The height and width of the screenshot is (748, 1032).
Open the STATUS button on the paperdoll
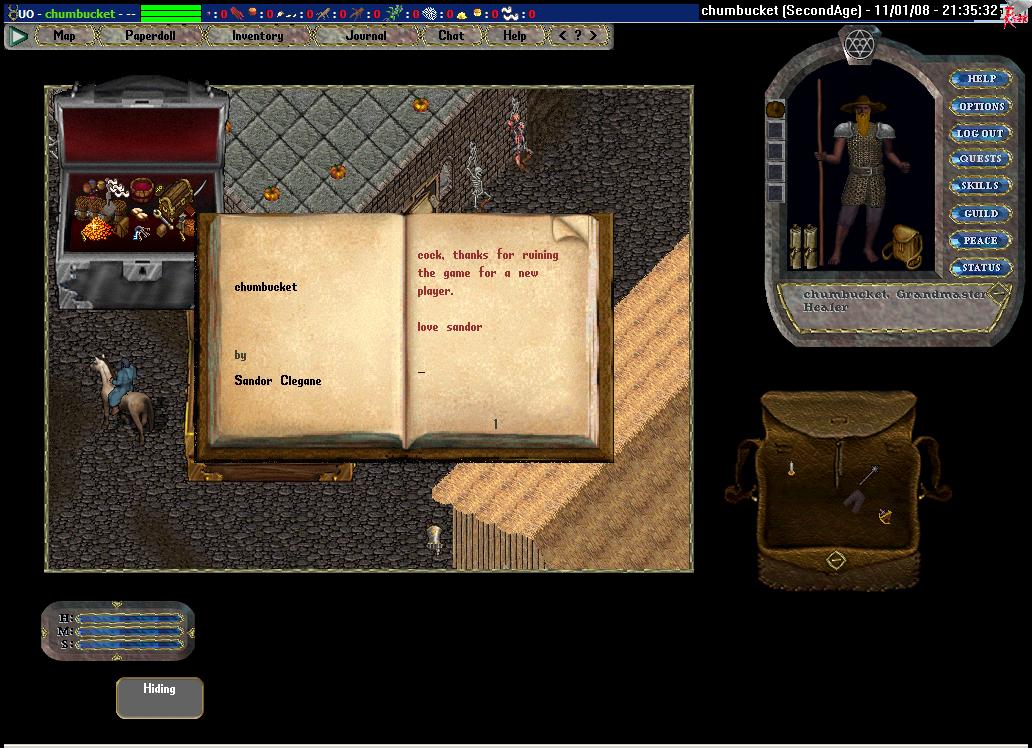pyautogui.click(x=981, y=267)
